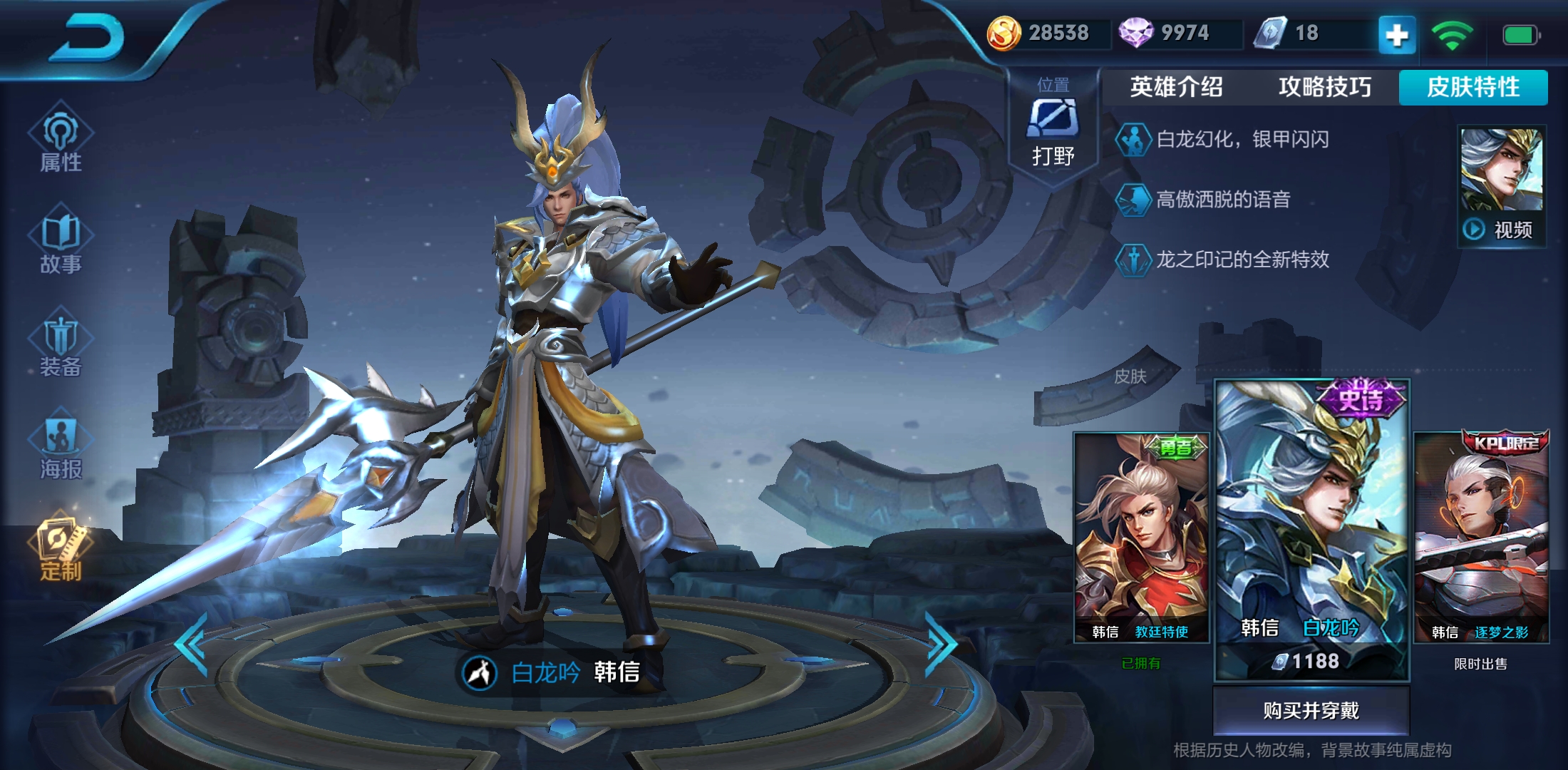Select the 逐梦之影 KPL skin card
The image size is (1568, 770).
pyautogui.click(x=1481, y=538)
